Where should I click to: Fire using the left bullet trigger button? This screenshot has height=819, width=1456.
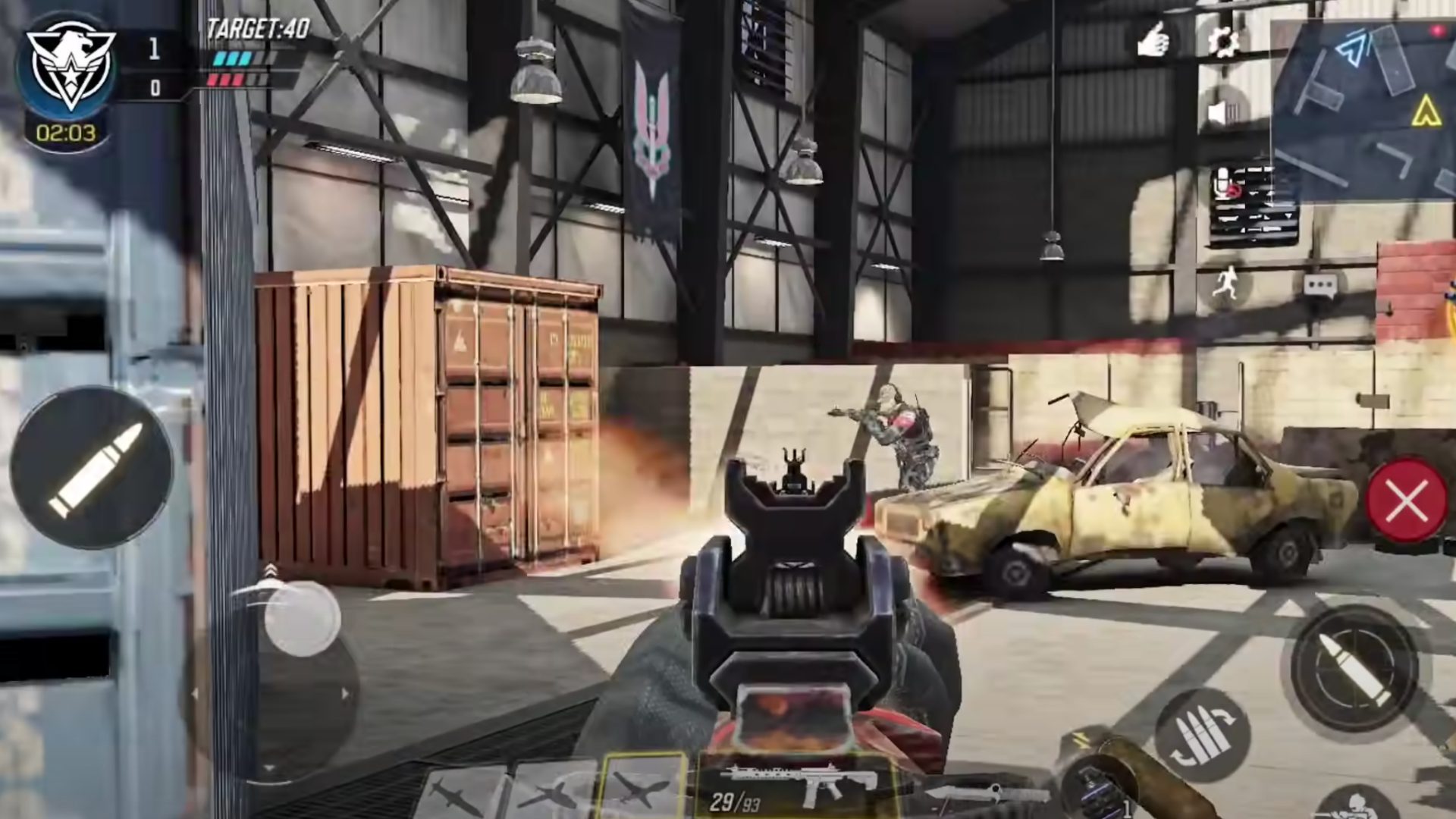[x=91, y=469]
